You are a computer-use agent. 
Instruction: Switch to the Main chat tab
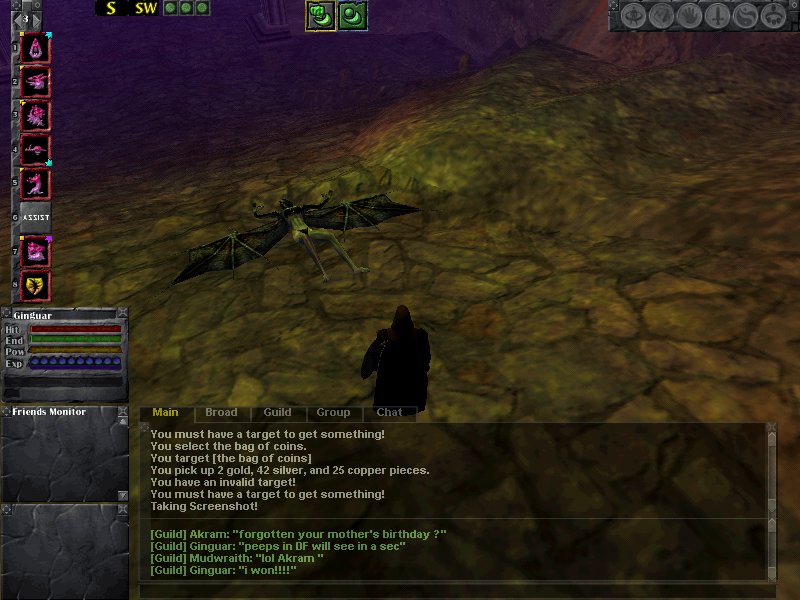[165, 412]
